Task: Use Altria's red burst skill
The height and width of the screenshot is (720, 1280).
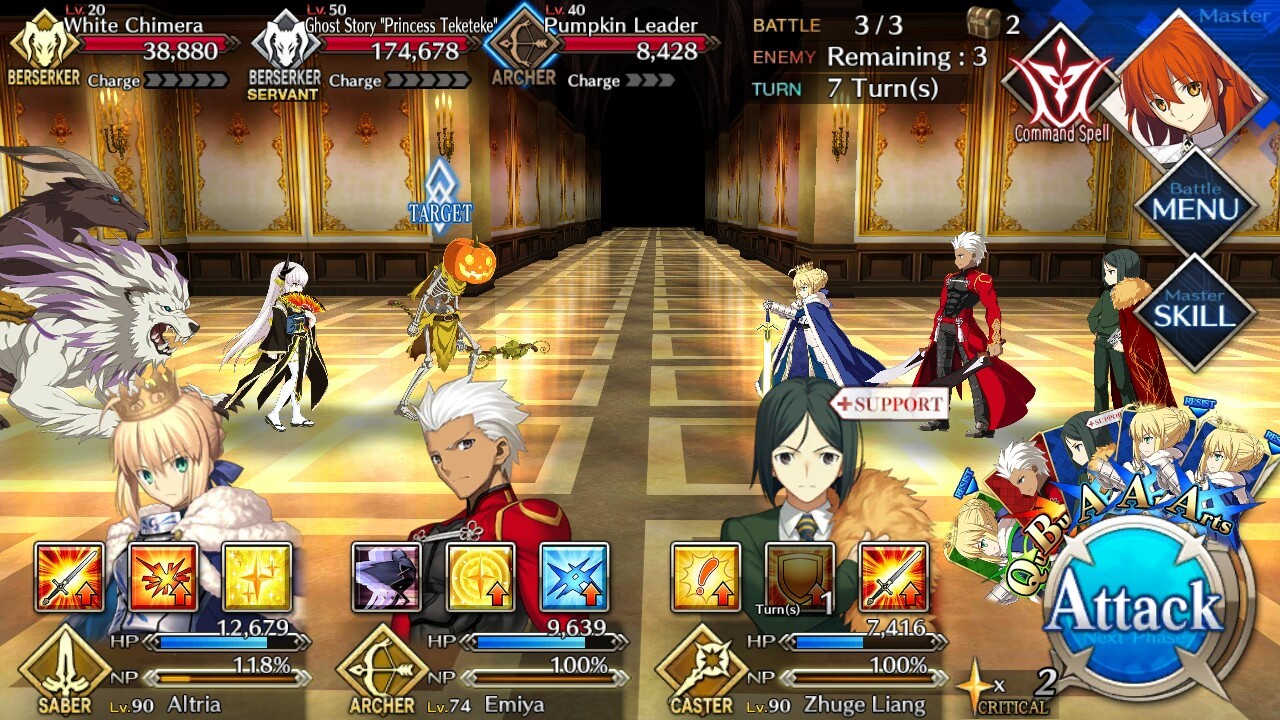Action: [163, 577]
